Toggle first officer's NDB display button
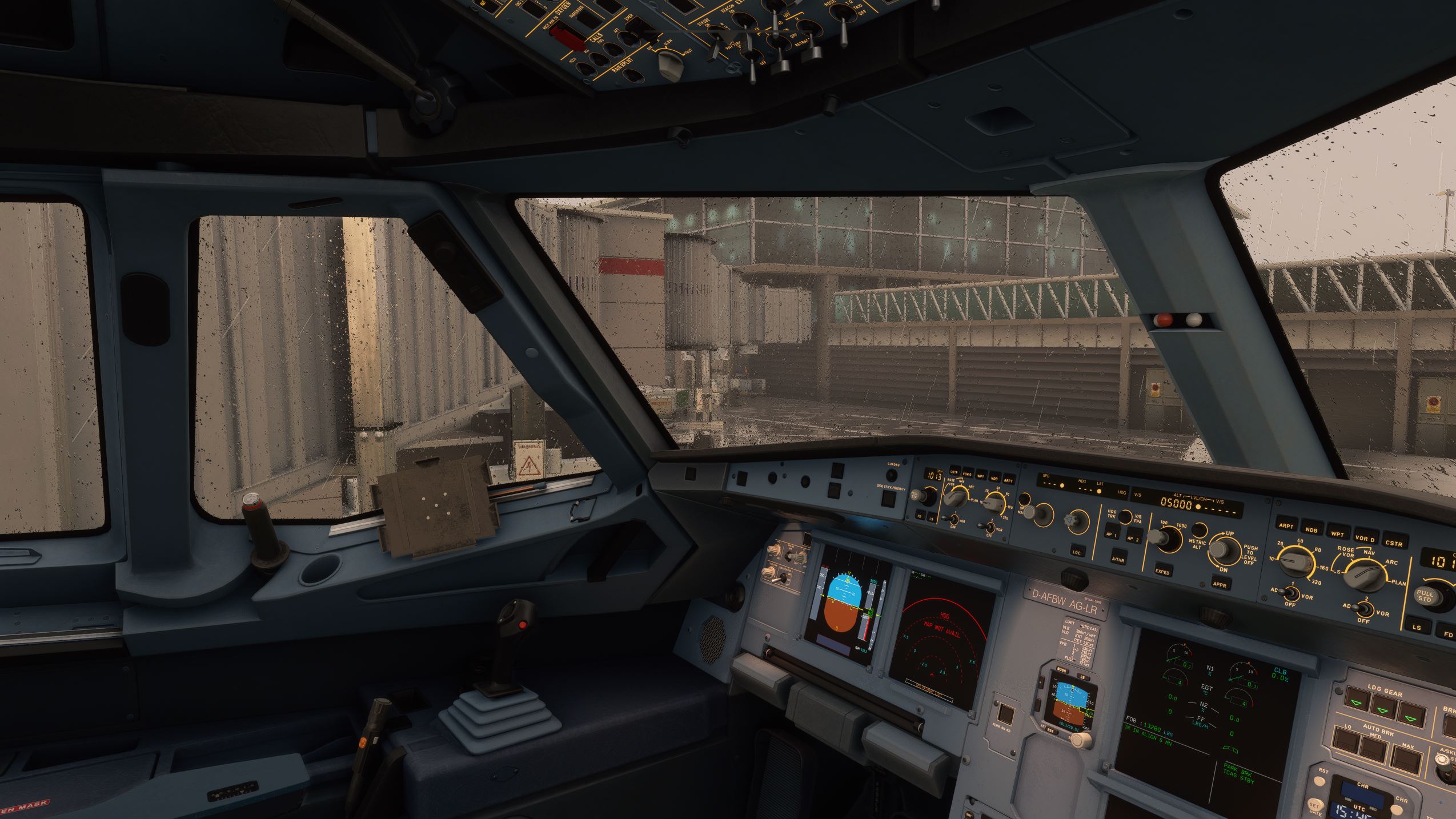 1311,530
